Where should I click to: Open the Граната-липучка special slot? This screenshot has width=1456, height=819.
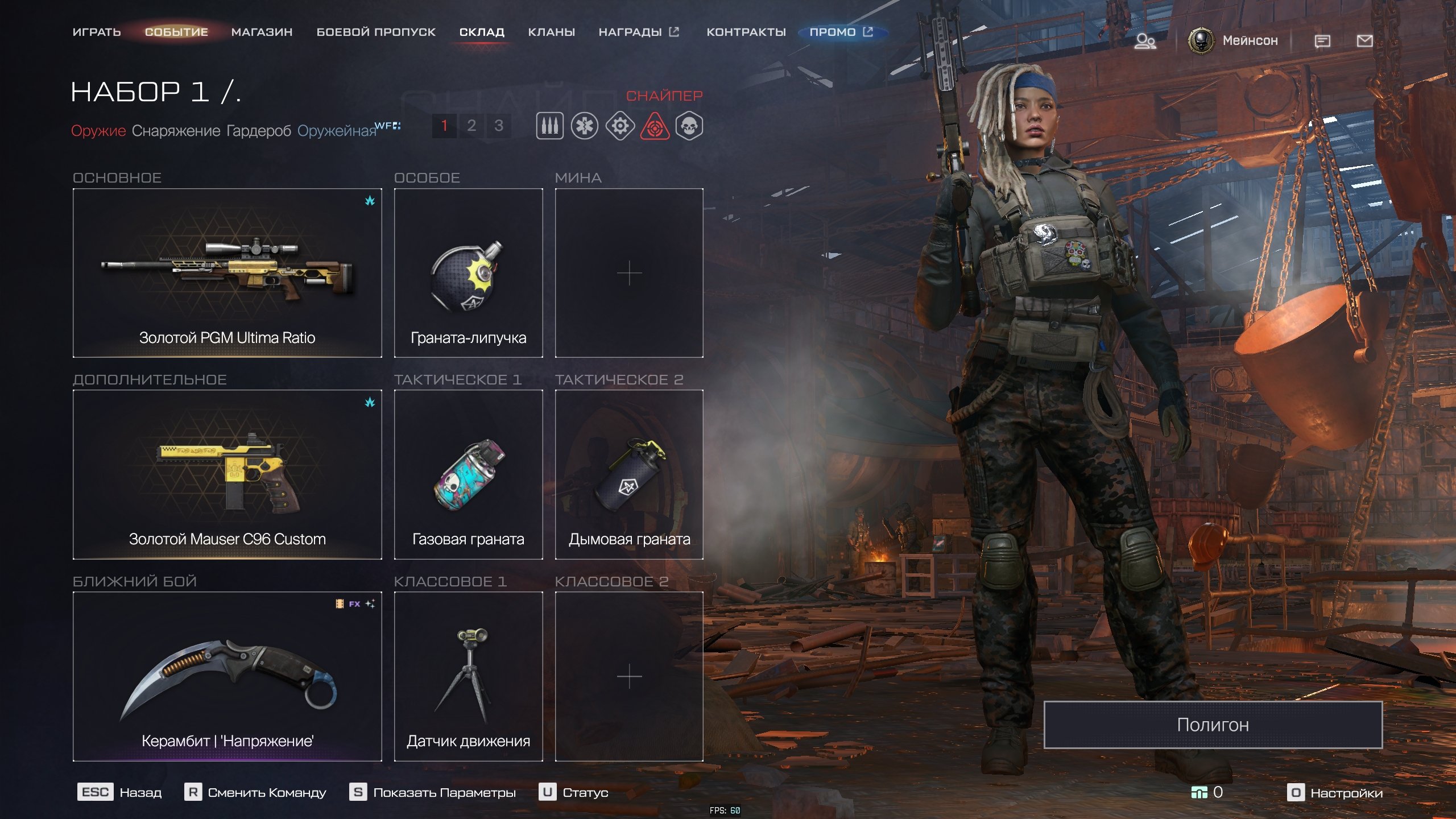[x=468, y=273]
